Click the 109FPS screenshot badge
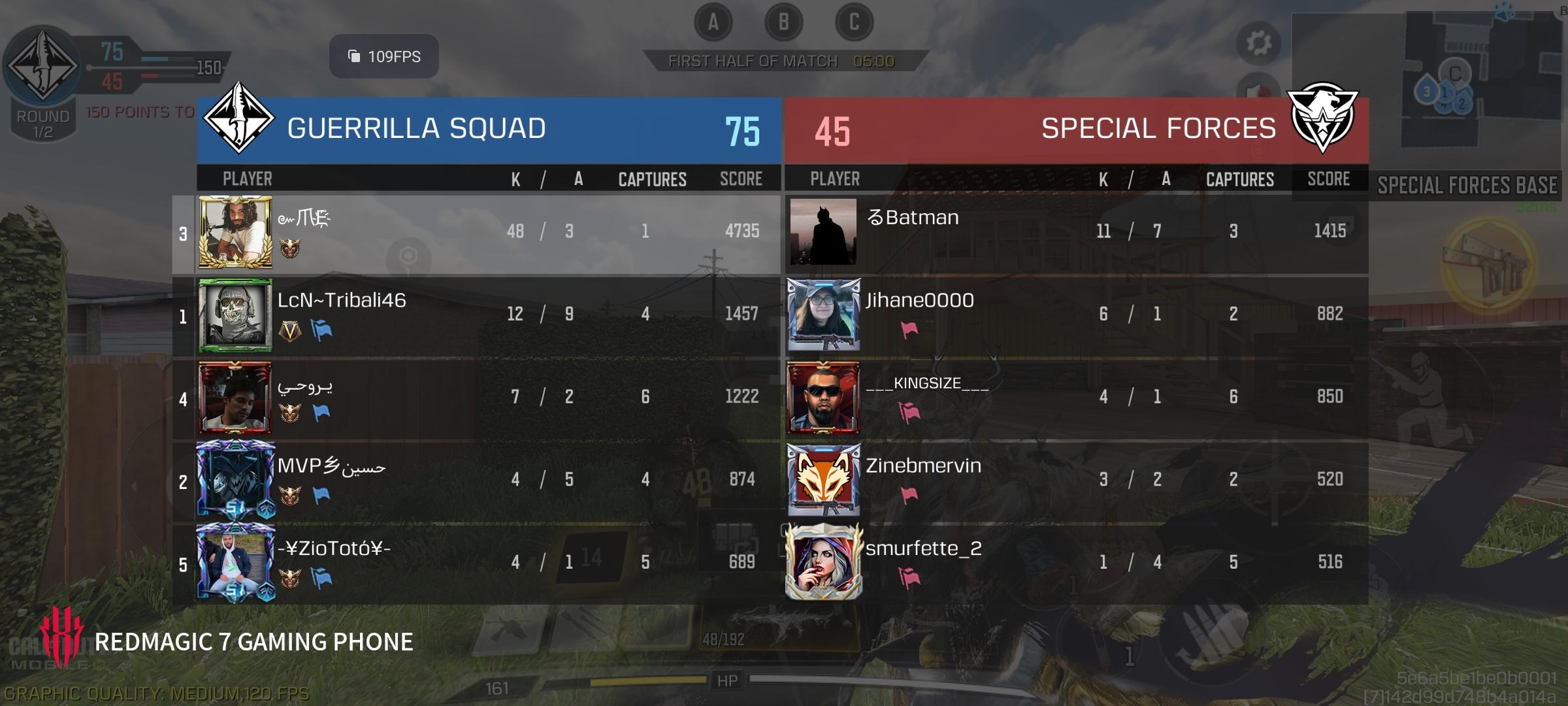The image size is (1568, 706). click(x=383, y=57)
